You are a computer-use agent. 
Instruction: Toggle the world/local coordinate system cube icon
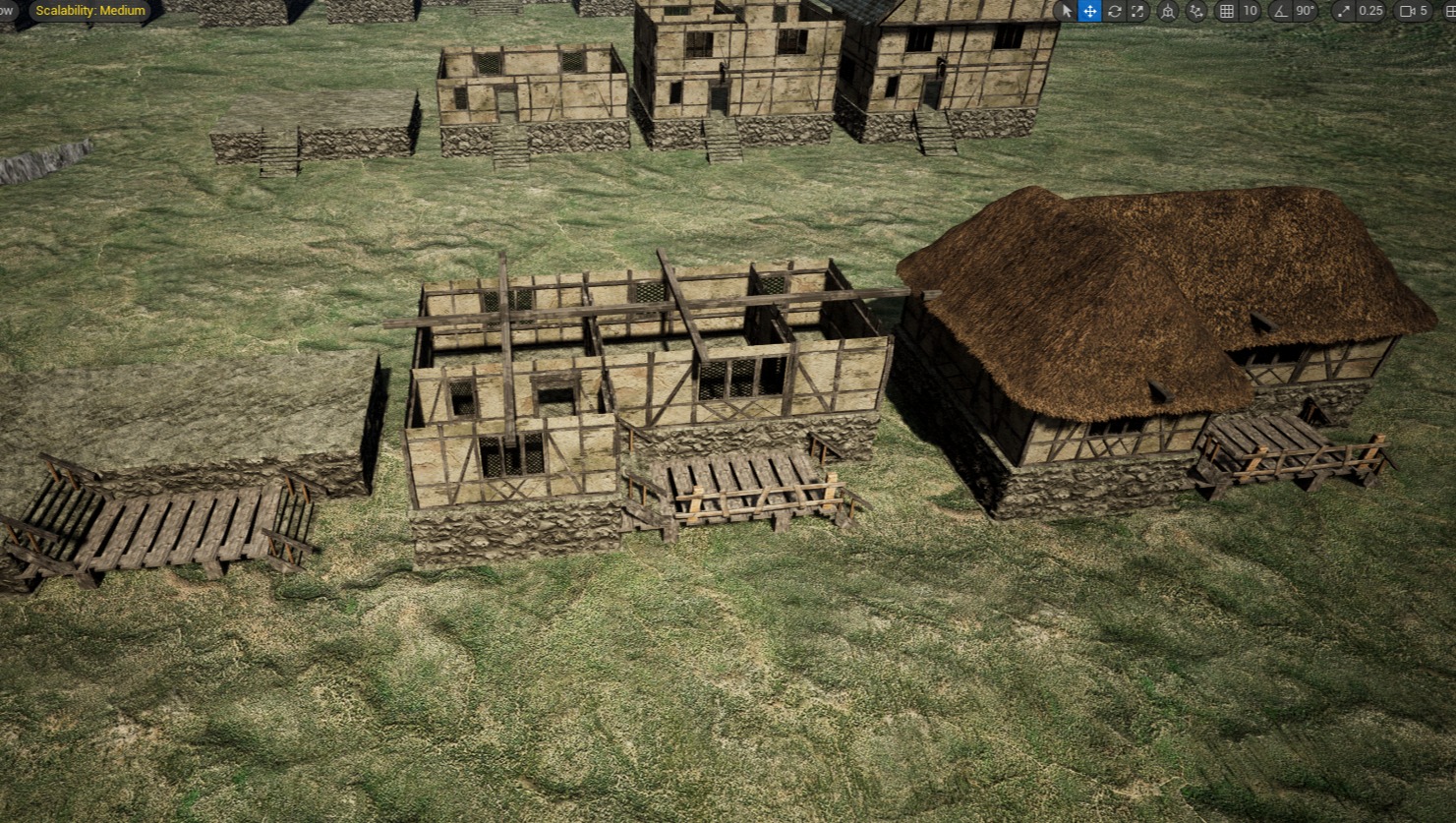(1168, 12)
